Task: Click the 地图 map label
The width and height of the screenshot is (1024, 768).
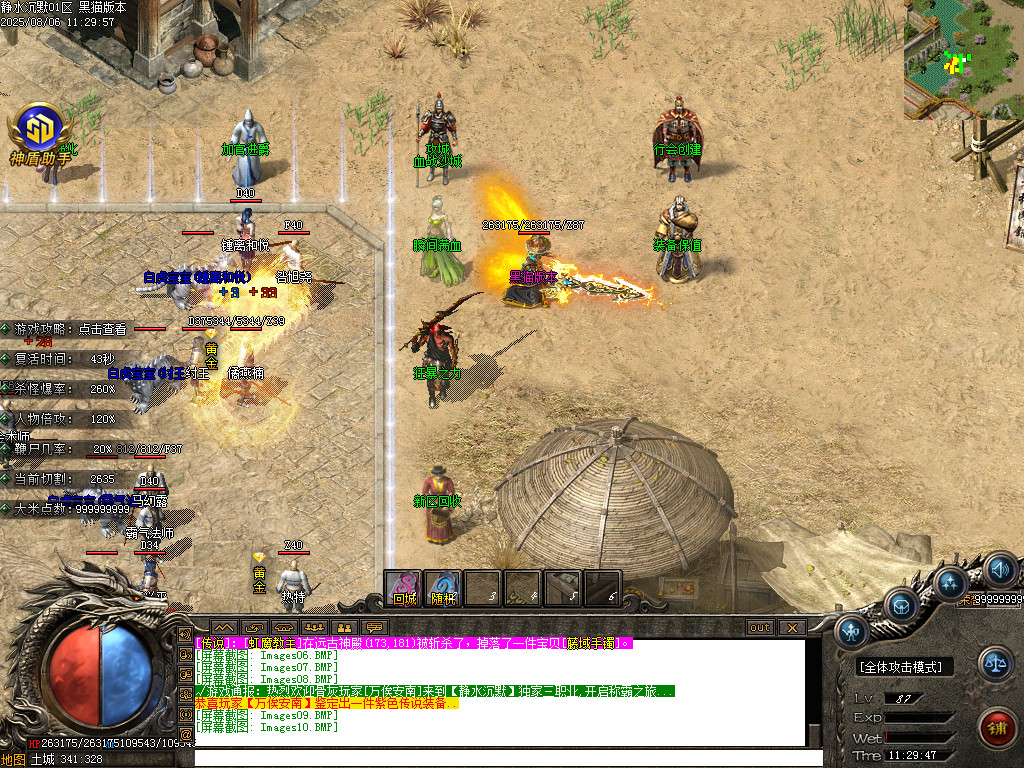Action: click(x=13, y=759)
